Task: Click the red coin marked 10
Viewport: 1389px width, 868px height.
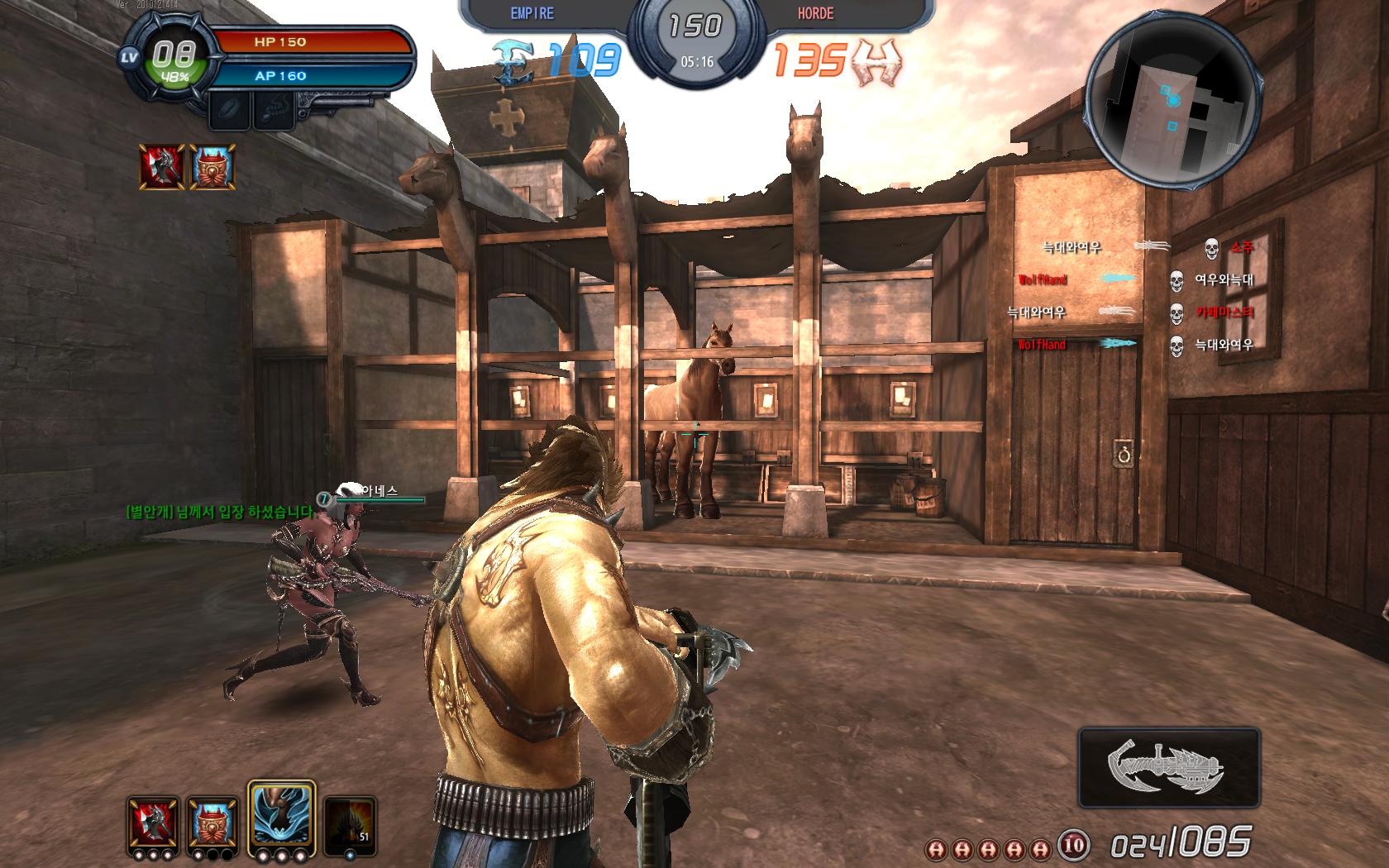Action: [x=1074, y=846]
